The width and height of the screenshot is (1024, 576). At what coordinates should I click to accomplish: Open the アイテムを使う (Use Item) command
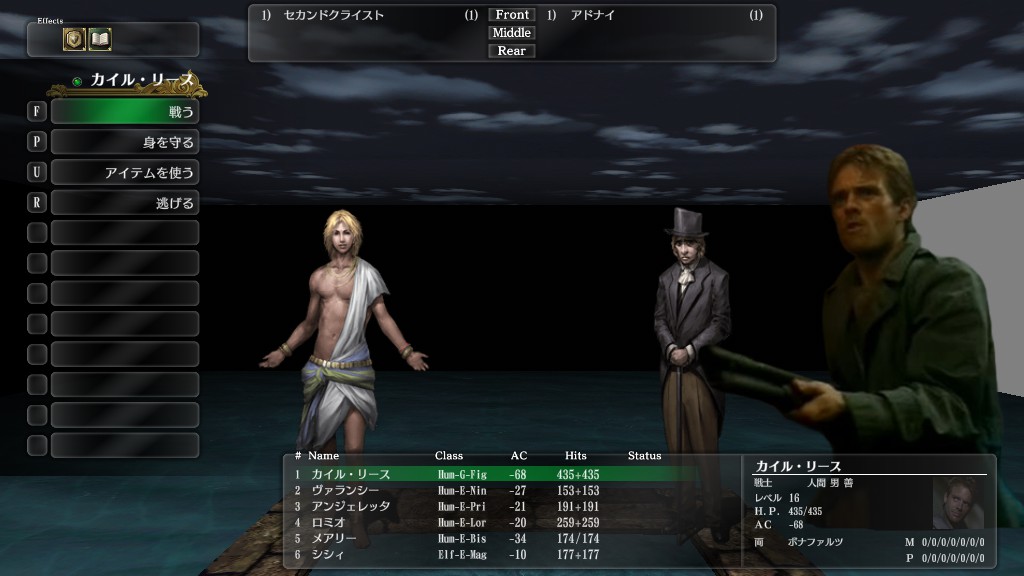tap(124, 173)
